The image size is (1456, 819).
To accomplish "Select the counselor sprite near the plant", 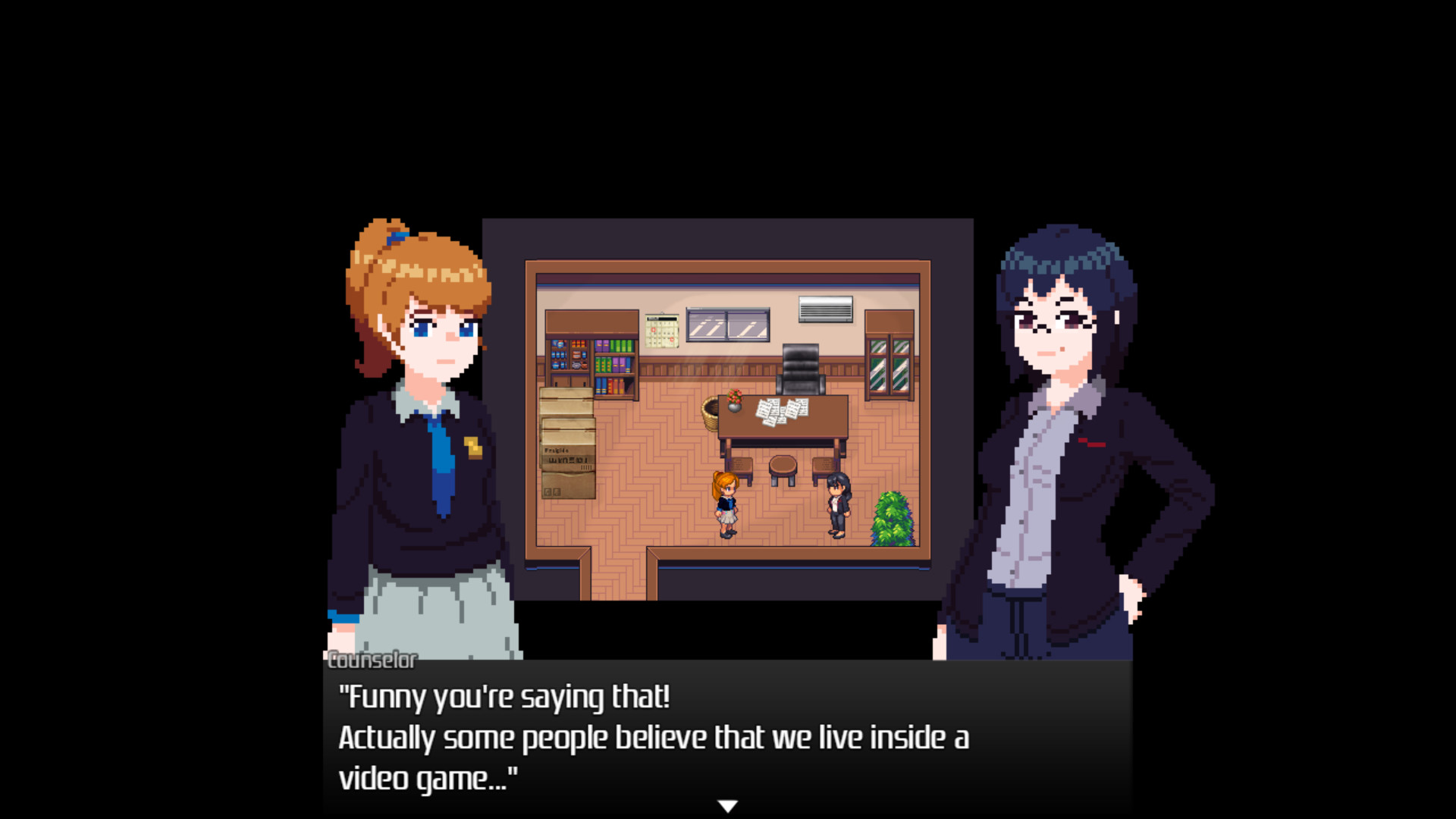I will 837,504.
